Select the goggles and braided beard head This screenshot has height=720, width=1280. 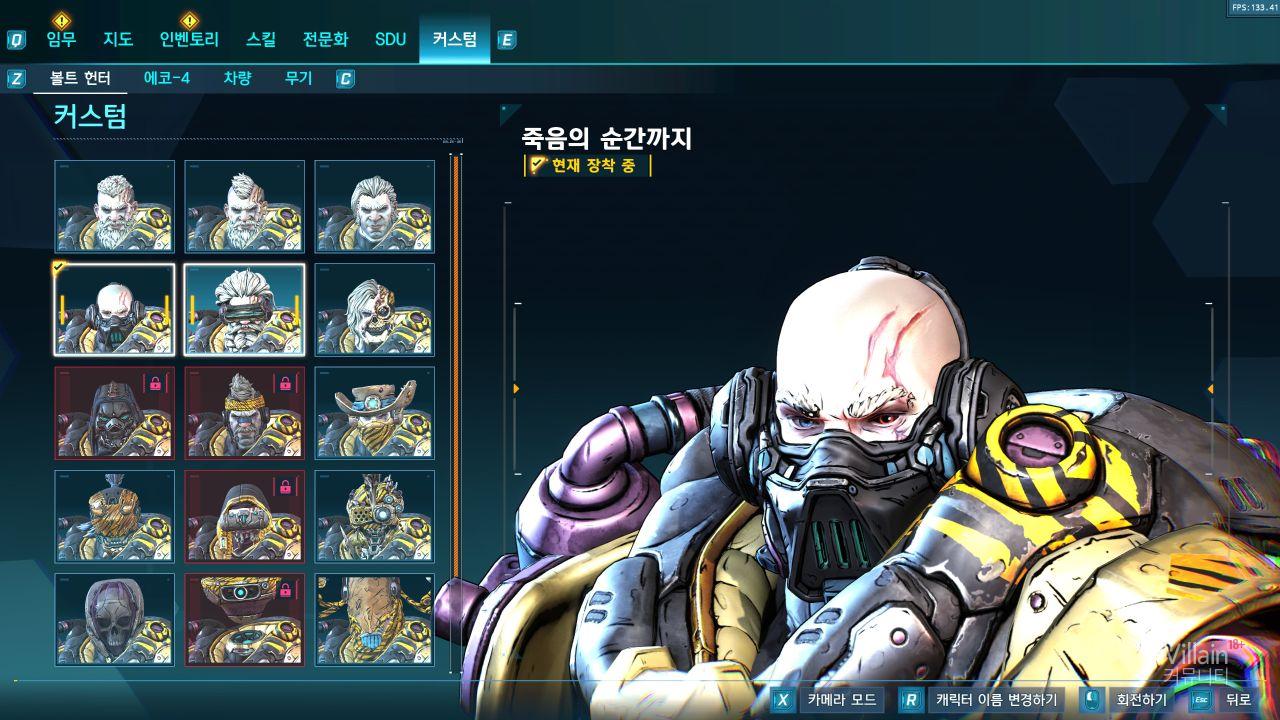[244, 310]
